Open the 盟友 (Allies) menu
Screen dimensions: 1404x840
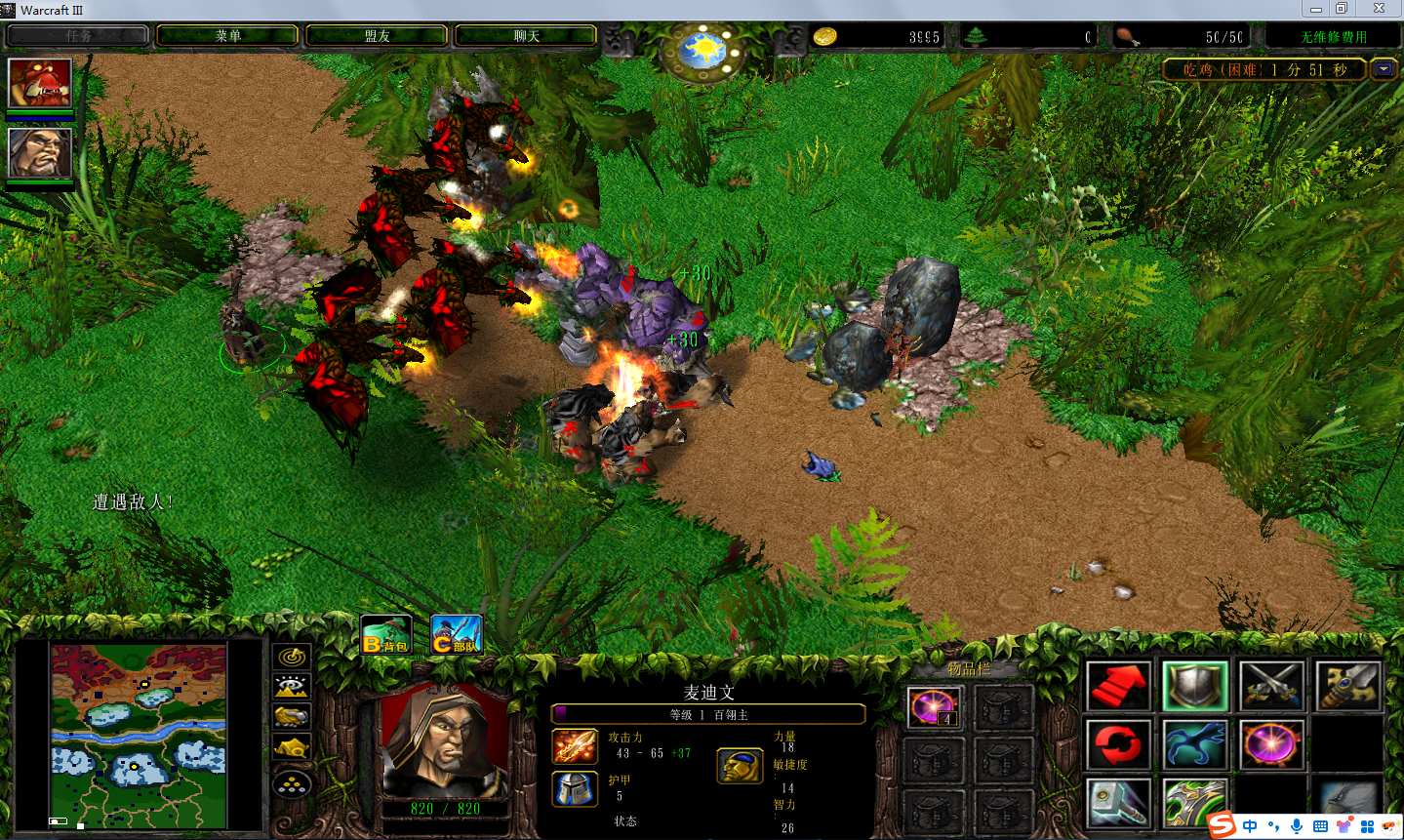[377, 36]
